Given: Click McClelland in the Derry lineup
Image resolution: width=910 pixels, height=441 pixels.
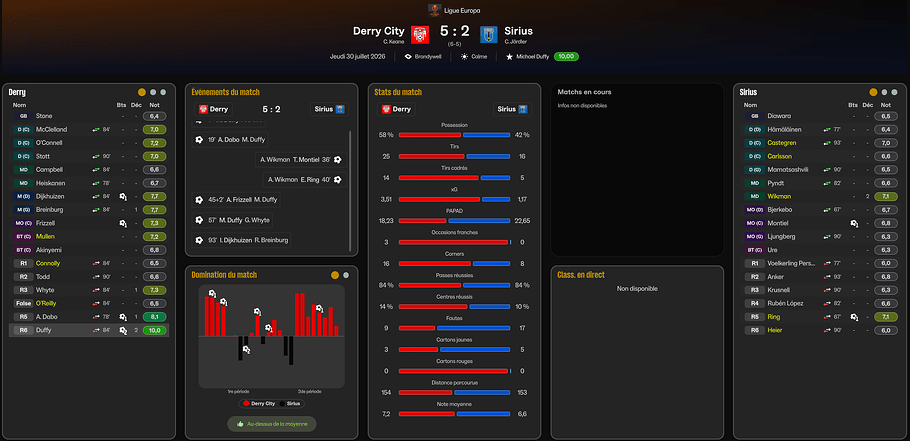Looking at the screenshot, I should pyautogui.click(x=51, y=129).
